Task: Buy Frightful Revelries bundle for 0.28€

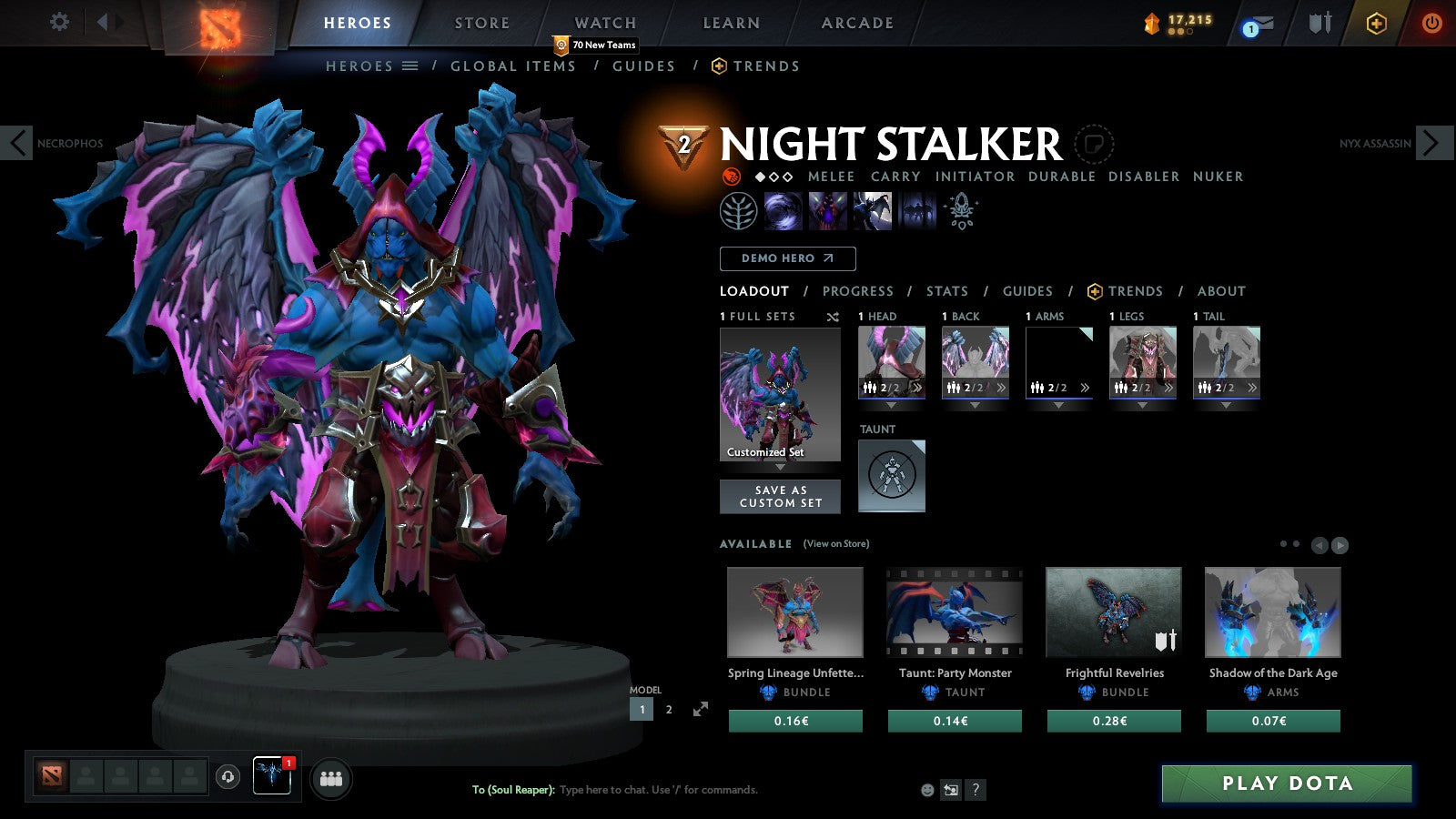Action: tap(1114, 721)
